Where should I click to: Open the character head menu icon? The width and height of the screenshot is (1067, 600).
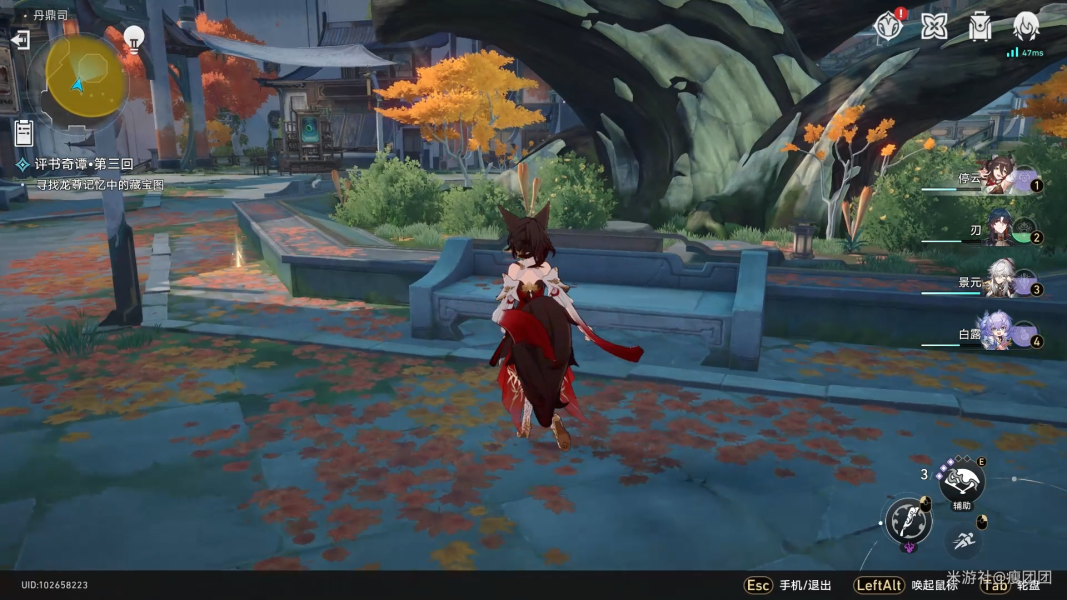[1026, 26]
